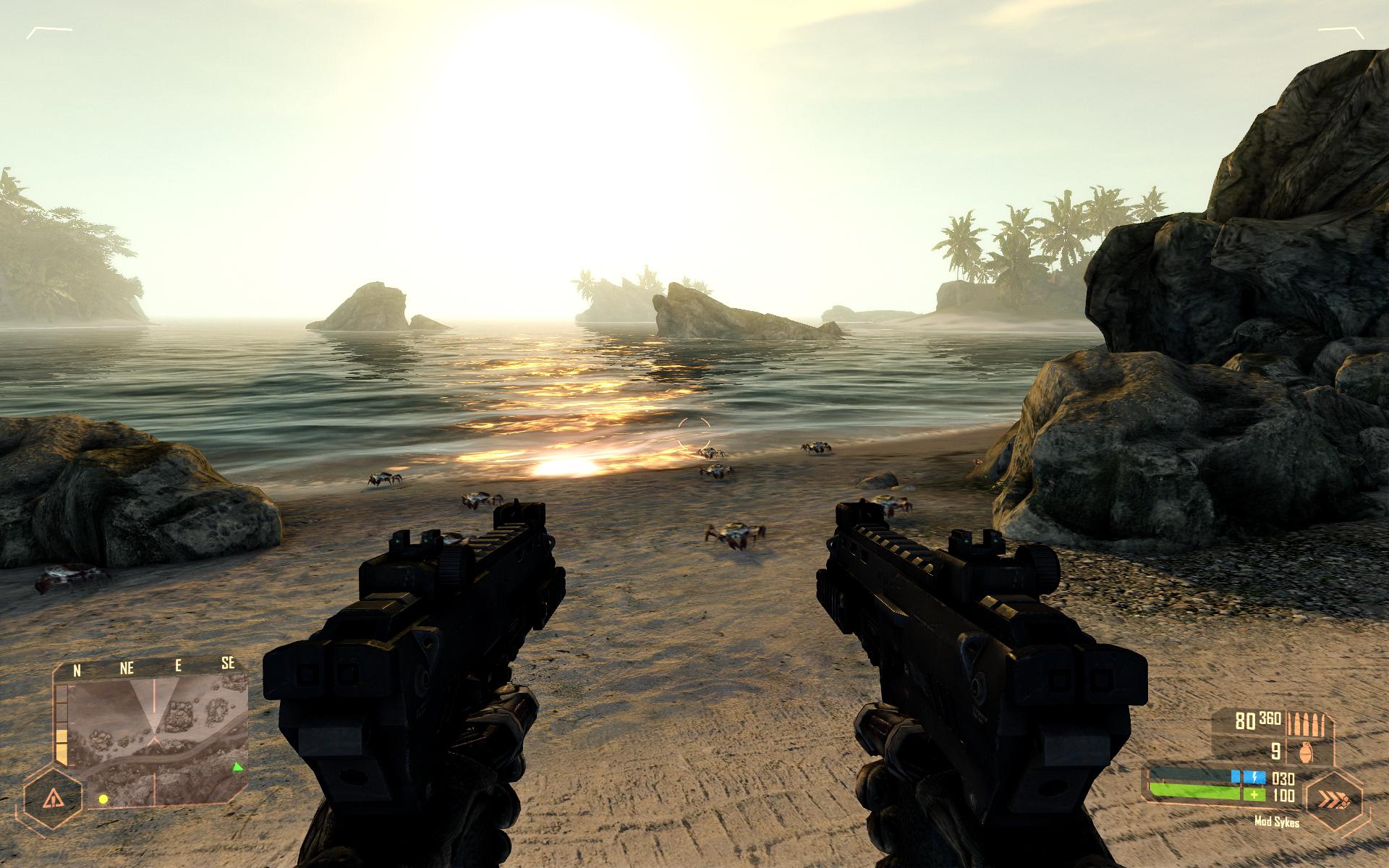Open the warning triangle hexagon on minimap
The width and height of the screenshot is (1389, 868).
click(x=54, y=799)
